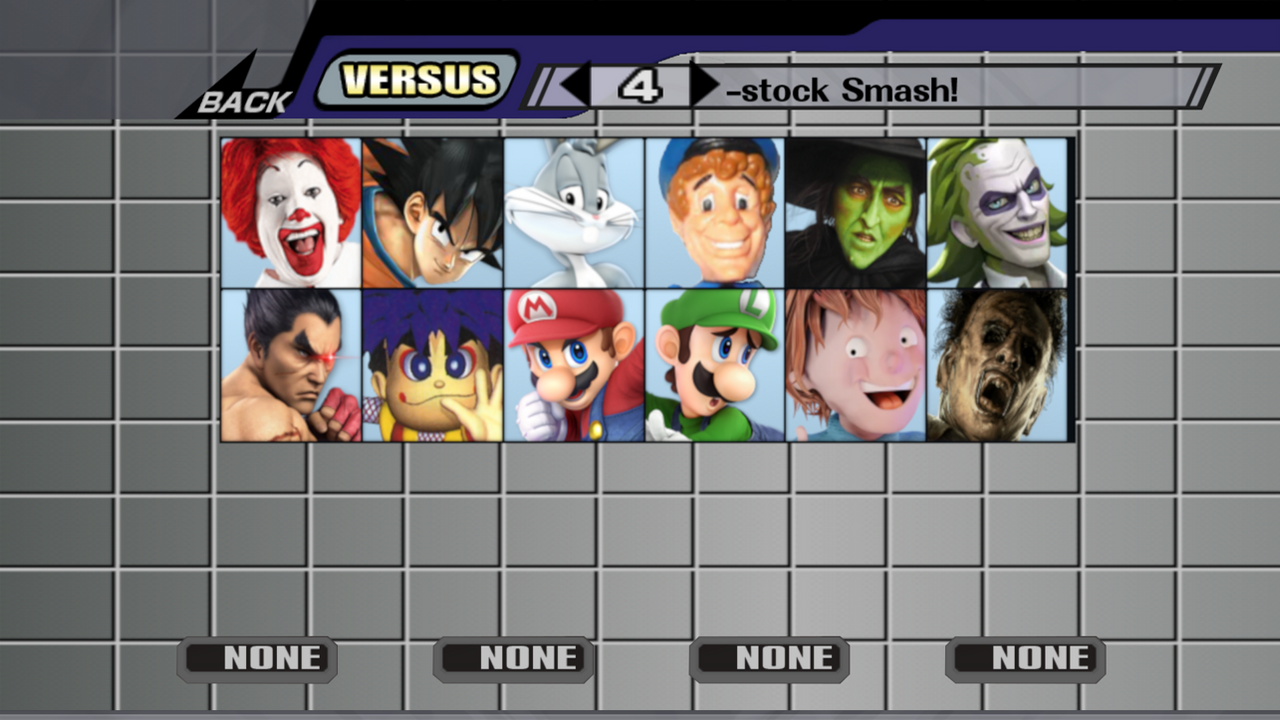Toggle Player 4 slot from NONE
1280x720 pixels.
tap(1025, 658)
